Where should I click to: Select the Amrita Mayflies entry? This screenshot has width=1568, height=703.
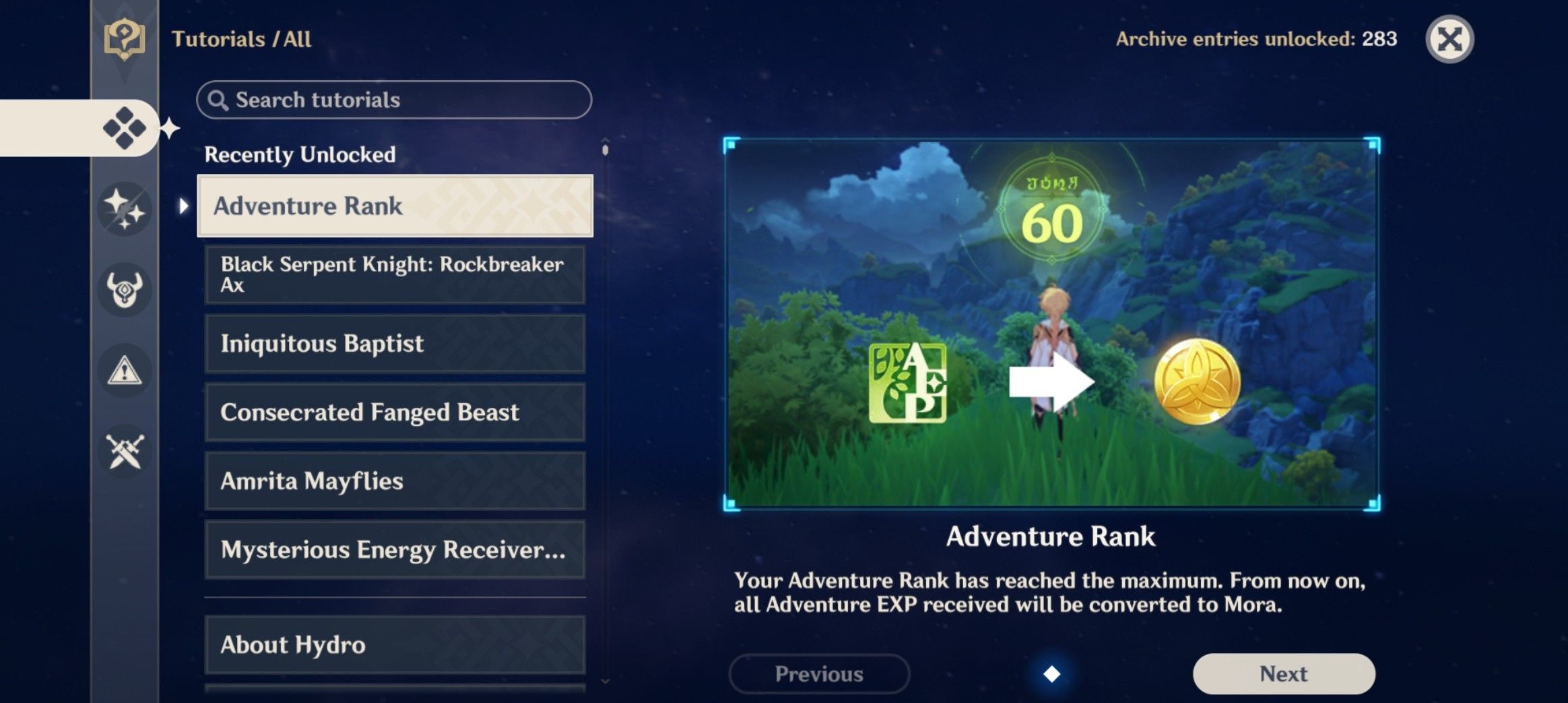point(394,481)
